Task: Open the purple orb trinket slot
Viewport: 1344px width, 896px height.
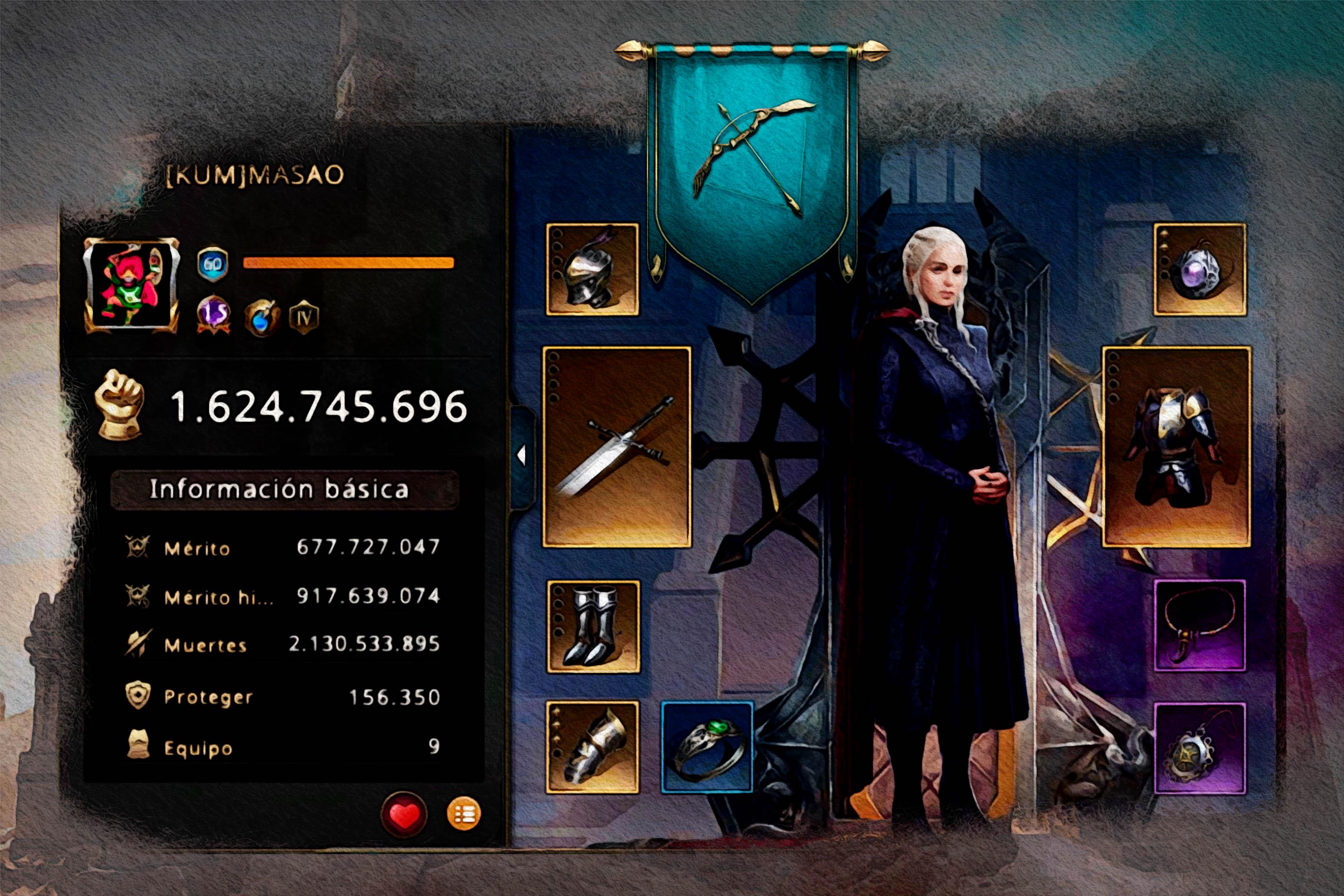Action: [1199, 269]
